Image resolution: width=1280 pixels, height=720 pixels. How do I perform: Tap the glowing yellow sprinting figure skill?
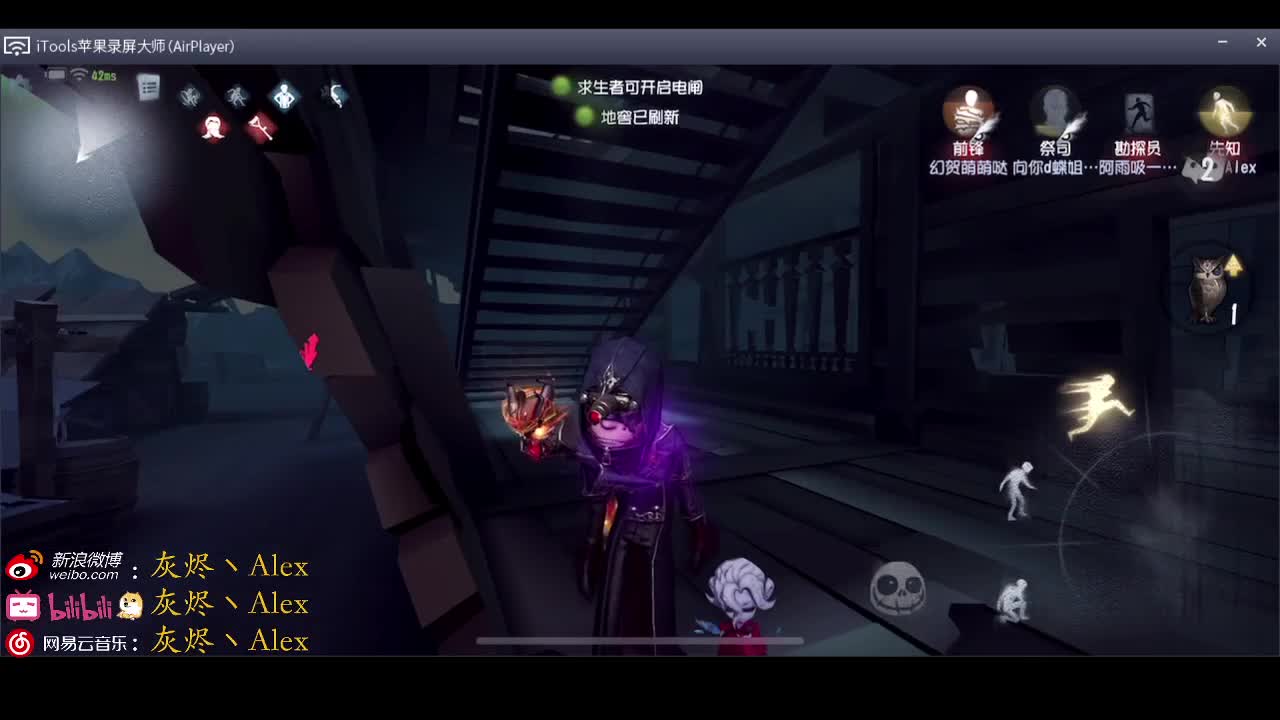click(x=1100, y=405)
